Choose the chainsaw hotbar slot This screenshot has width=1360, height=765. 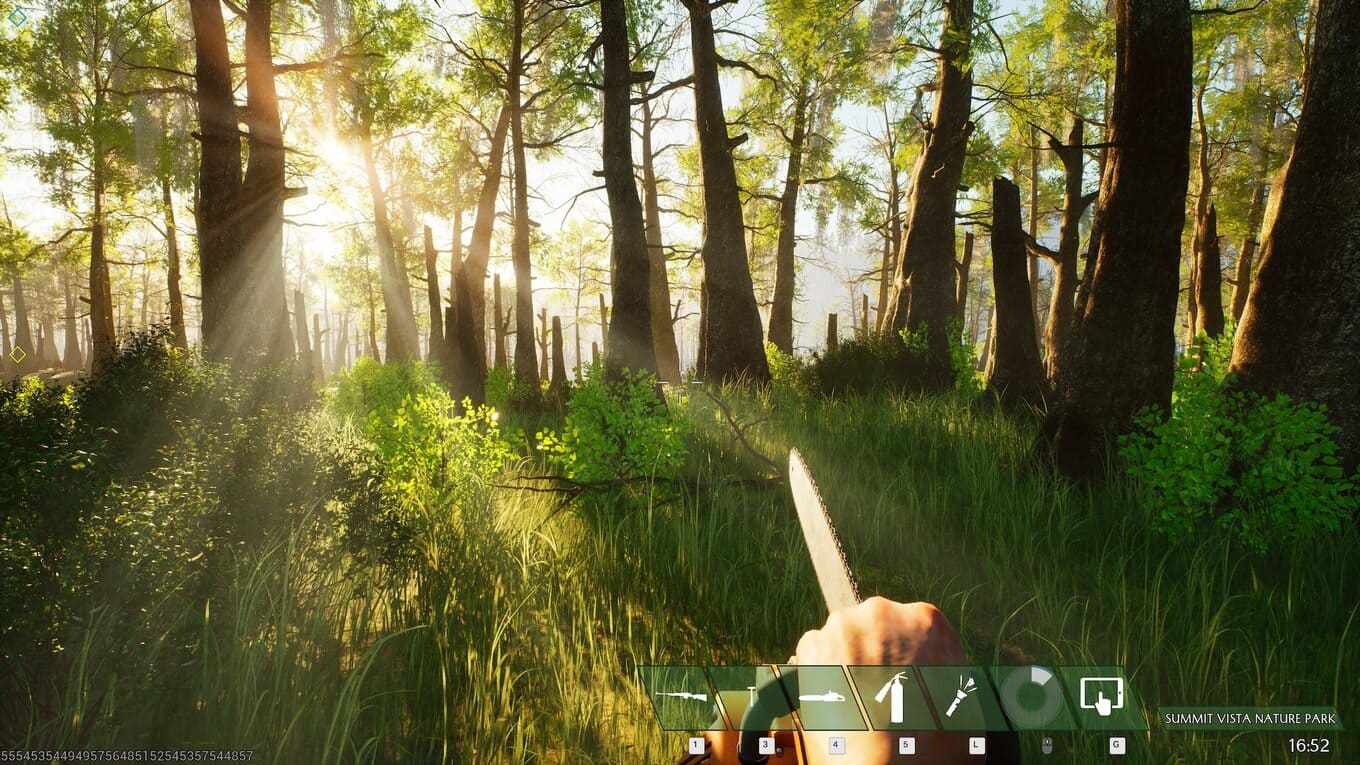[822, 697]
